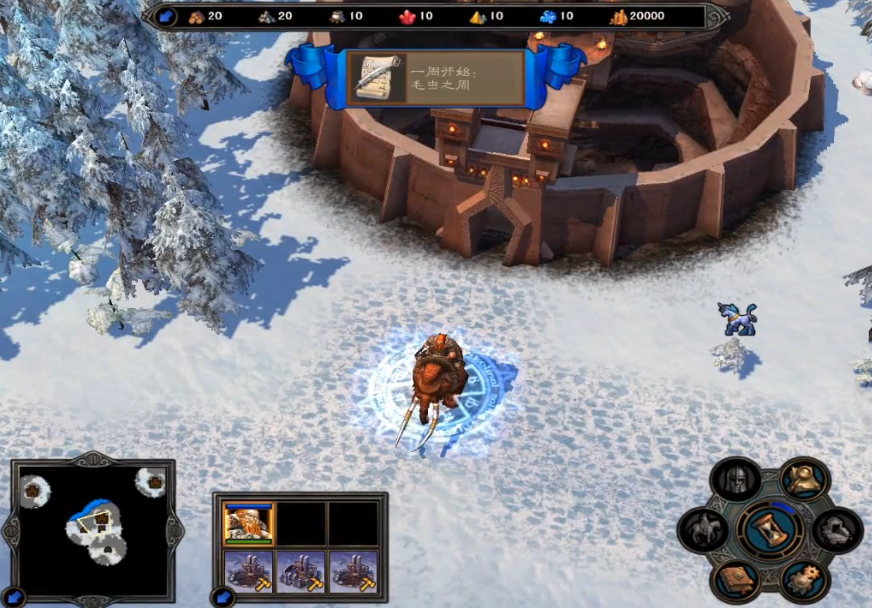The width and height of the screenshot is (872, 608).
Task: Collapse the resource bar with blue arrow
Action: (x=163, y=16)
